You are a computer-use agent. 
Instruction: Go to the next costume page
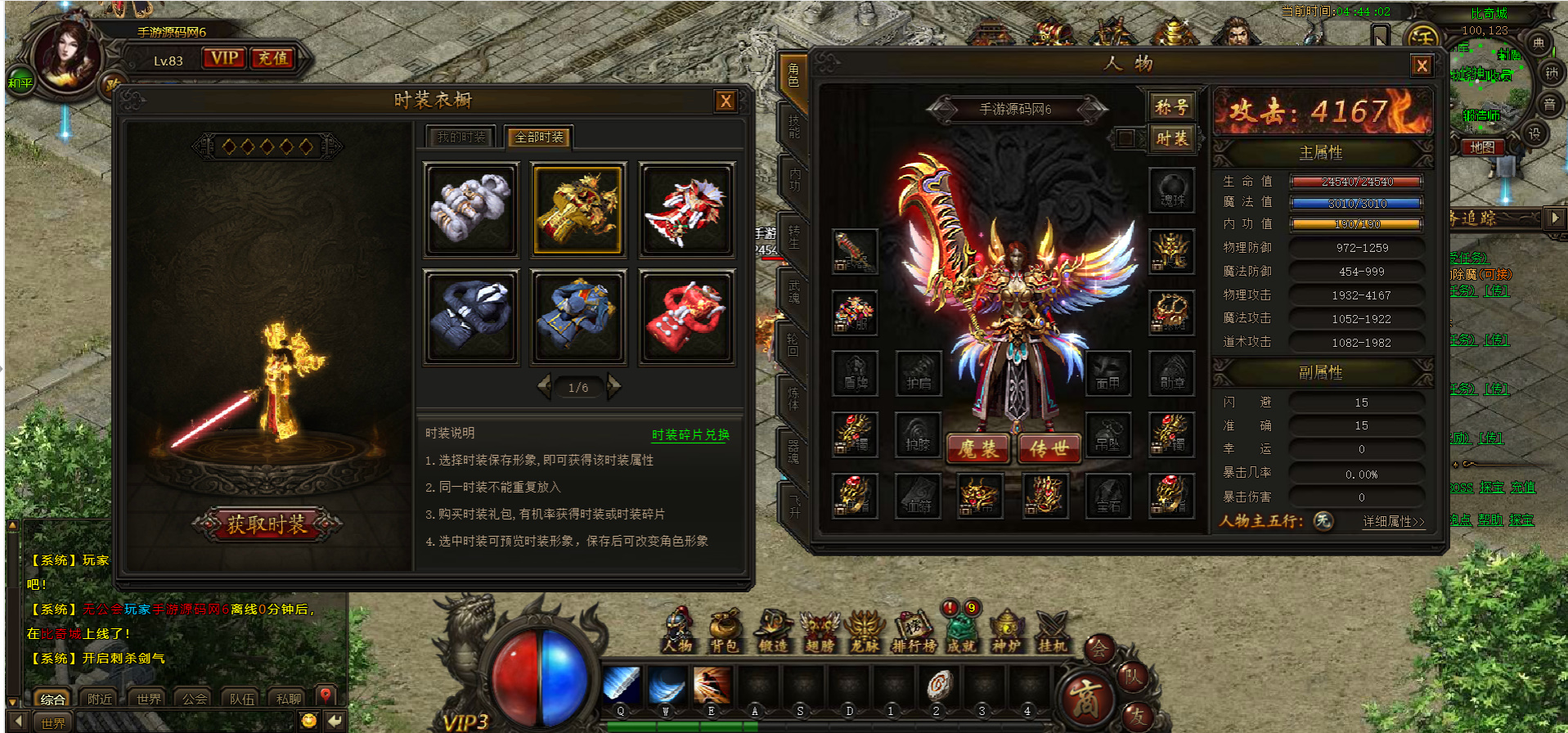click(613, 387)
